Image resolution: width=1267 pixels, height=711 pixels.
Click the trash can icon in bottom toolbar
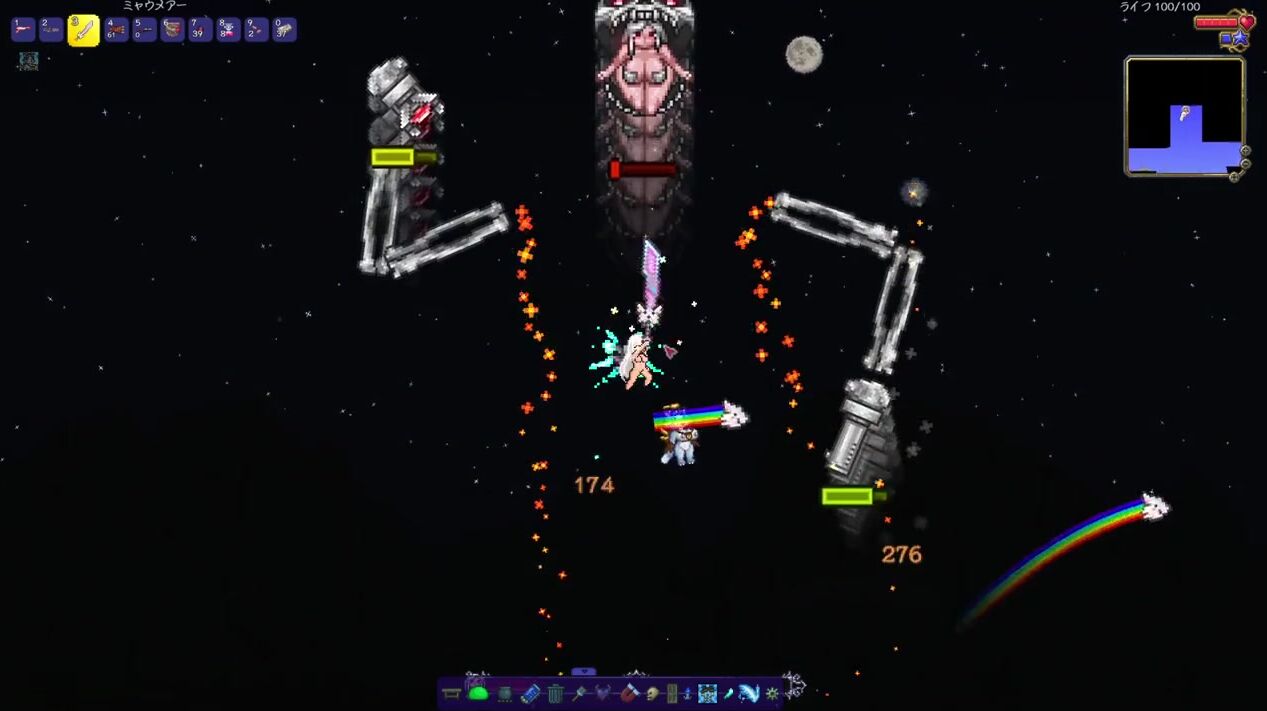click(x=555, y=693)
